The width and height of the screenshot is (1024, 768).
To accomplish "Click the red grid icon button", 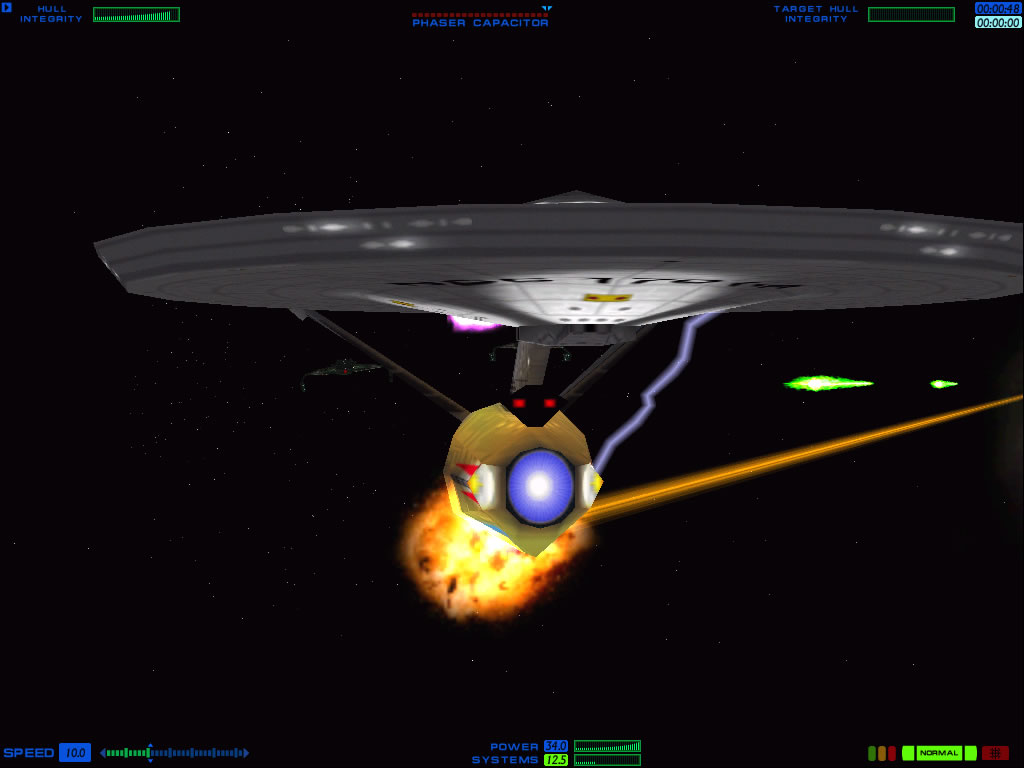I will point(995,753).
